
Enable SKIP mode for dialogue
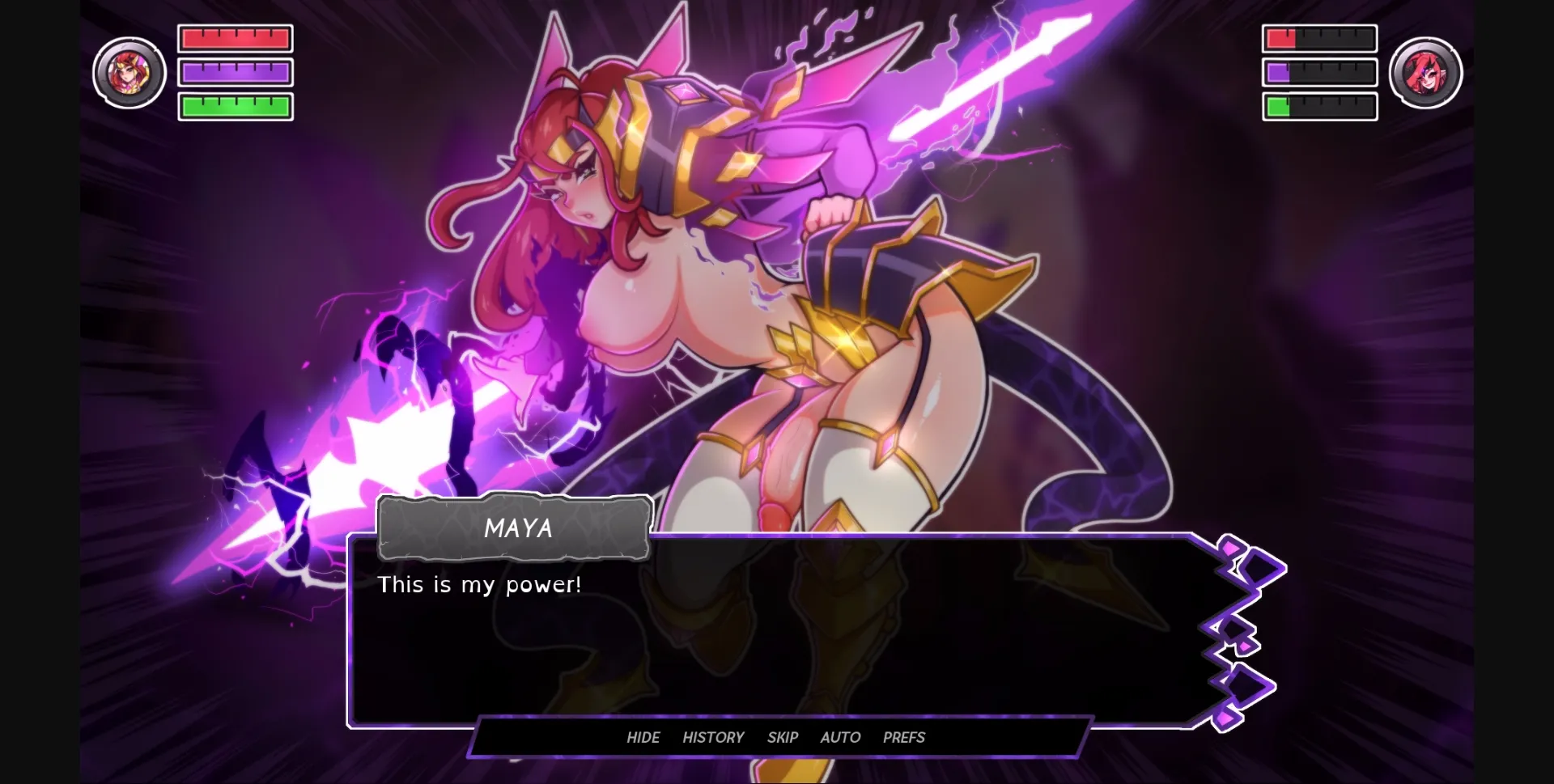782,737
